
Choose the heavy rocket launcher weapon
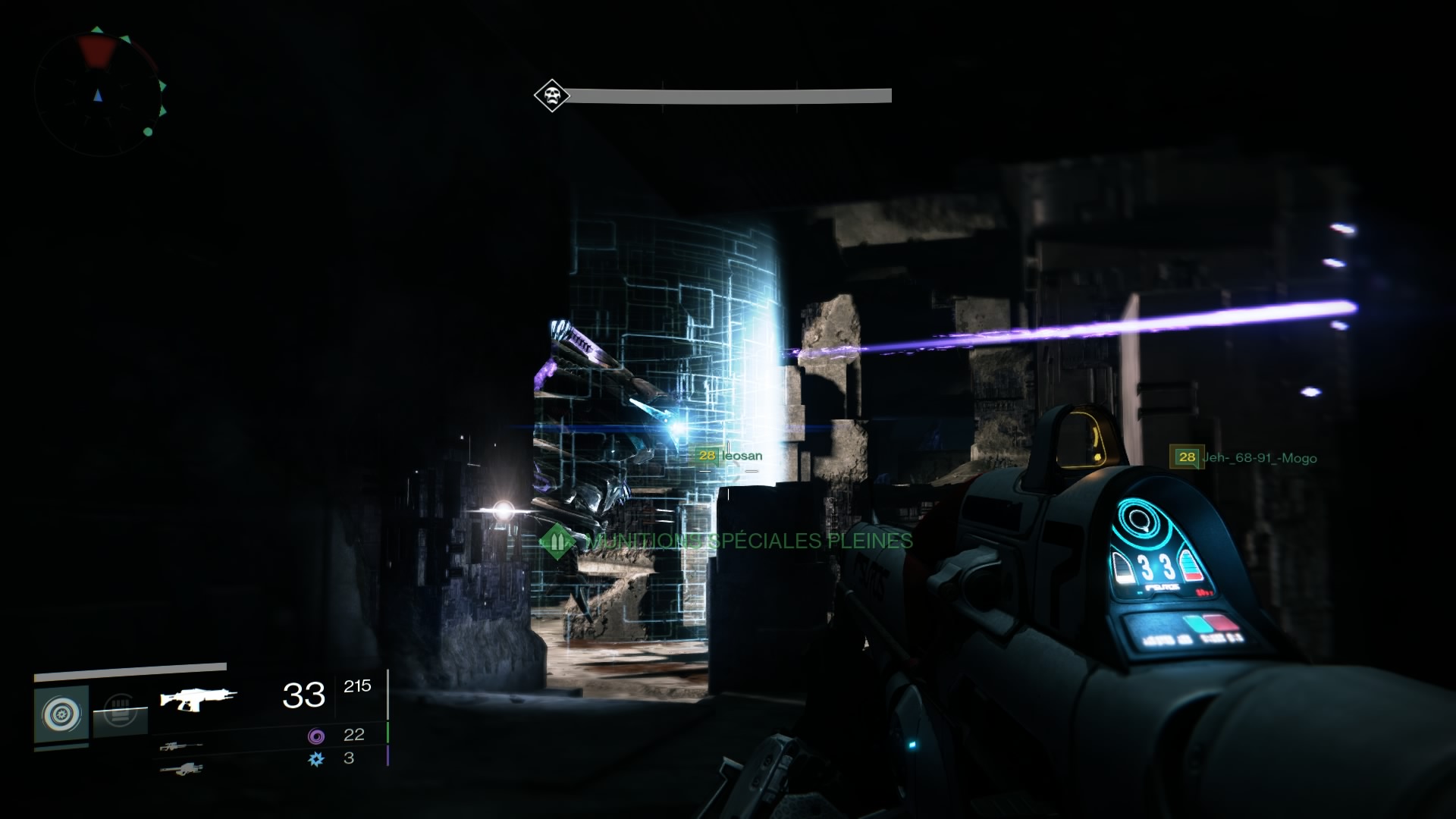coord(181,769)
